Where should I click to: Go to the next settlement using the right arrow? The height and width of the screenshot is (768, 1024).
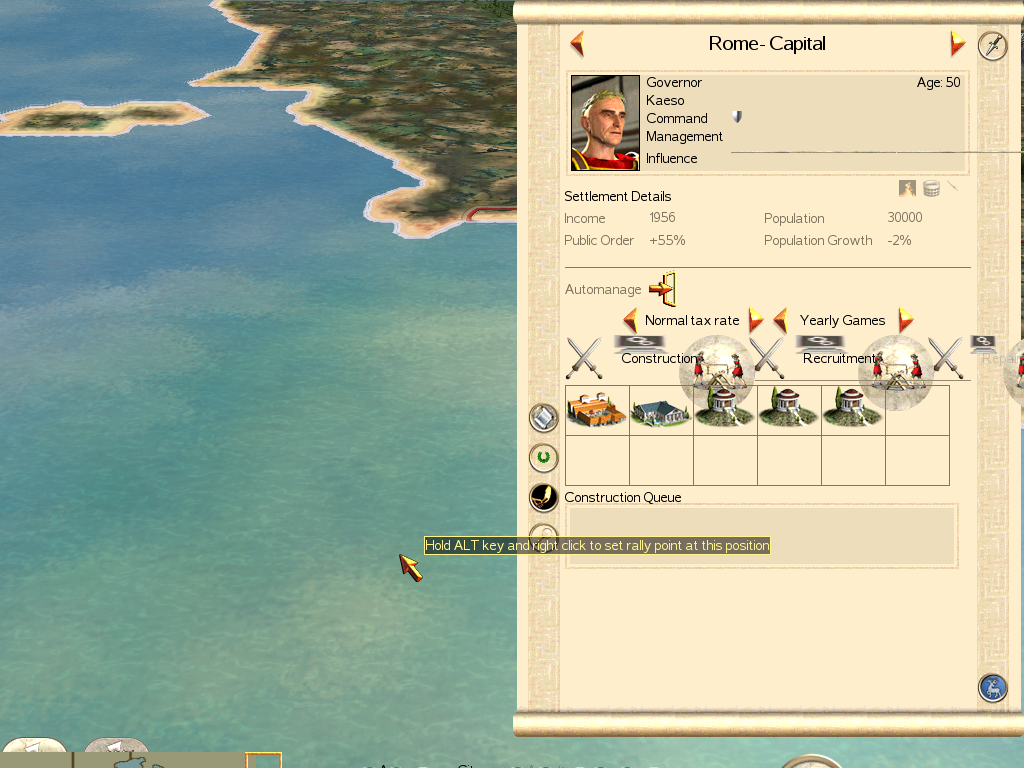pos(957,44)
